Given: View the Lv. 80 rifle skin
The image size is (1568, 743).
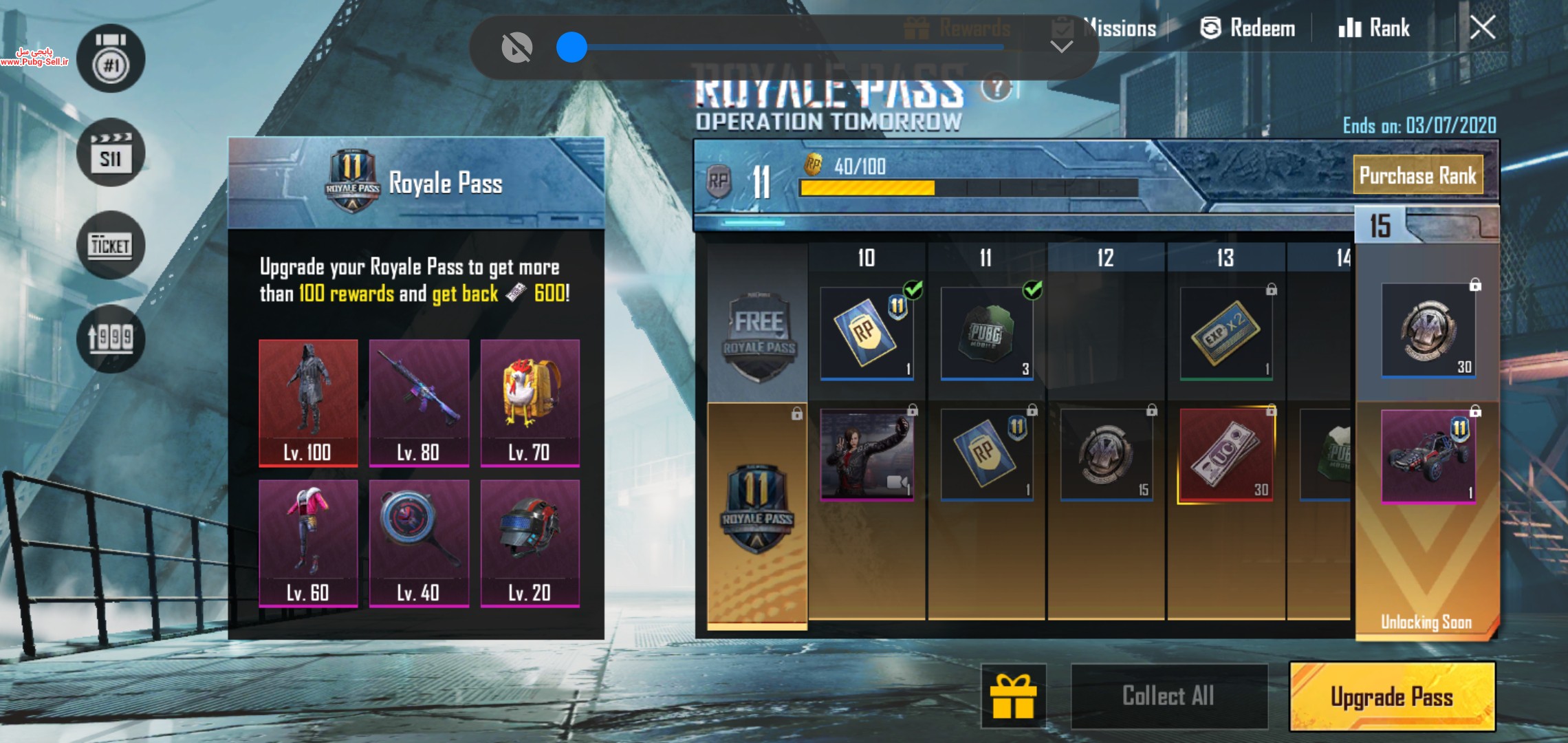Looking at the screenshot, I should [419, 402].
